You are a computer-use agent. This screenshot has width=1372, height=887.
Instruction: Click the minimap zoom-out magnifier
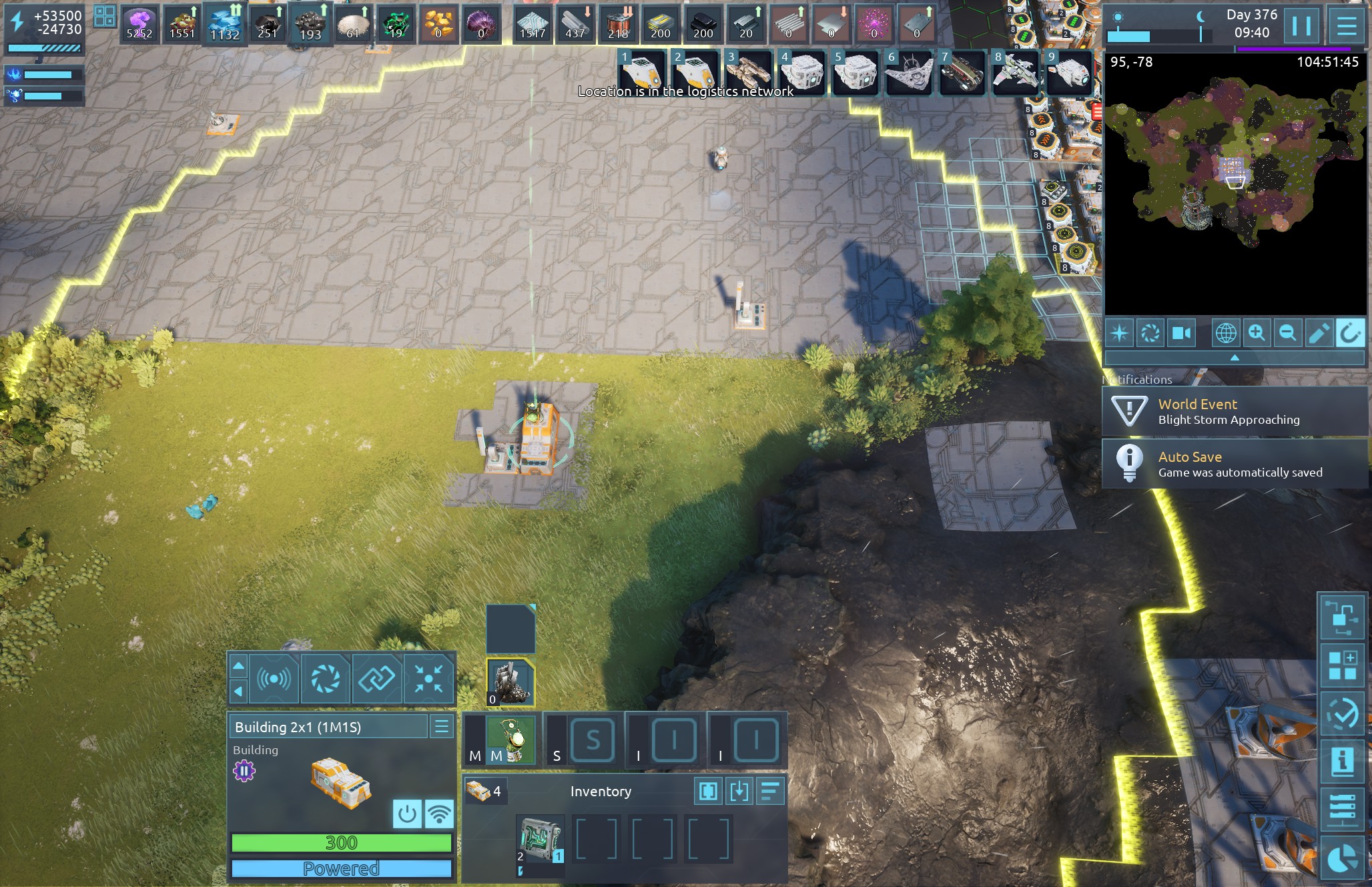pyautogui.click(x=1287, y=332)
